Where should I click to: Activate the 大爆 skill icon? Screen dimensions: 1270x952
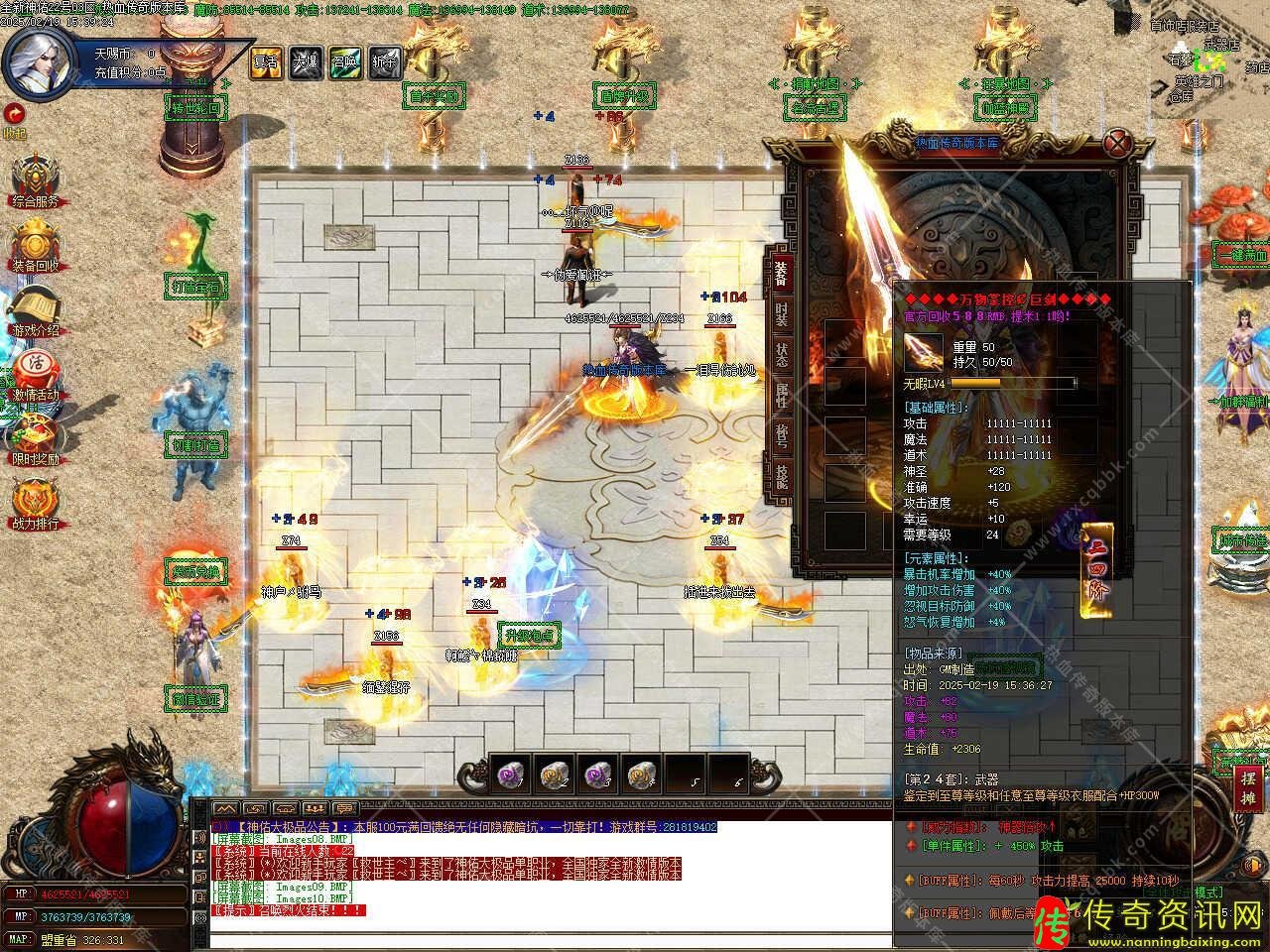pyautogui.click(x=305, y=61)
